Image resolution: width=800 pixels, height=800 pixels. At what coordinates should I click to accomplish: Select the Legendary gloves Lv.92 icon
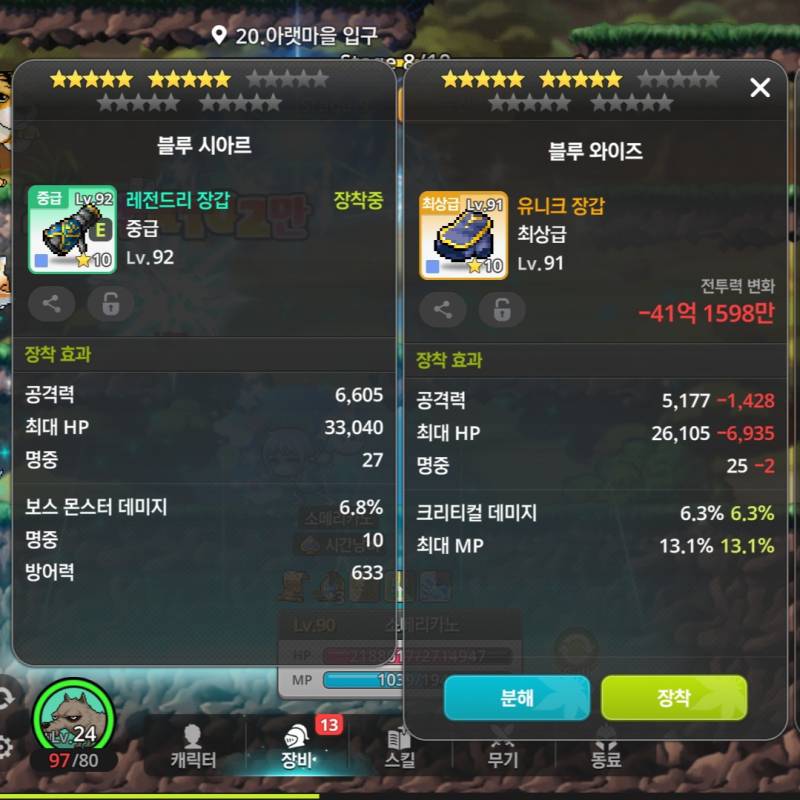72,230
